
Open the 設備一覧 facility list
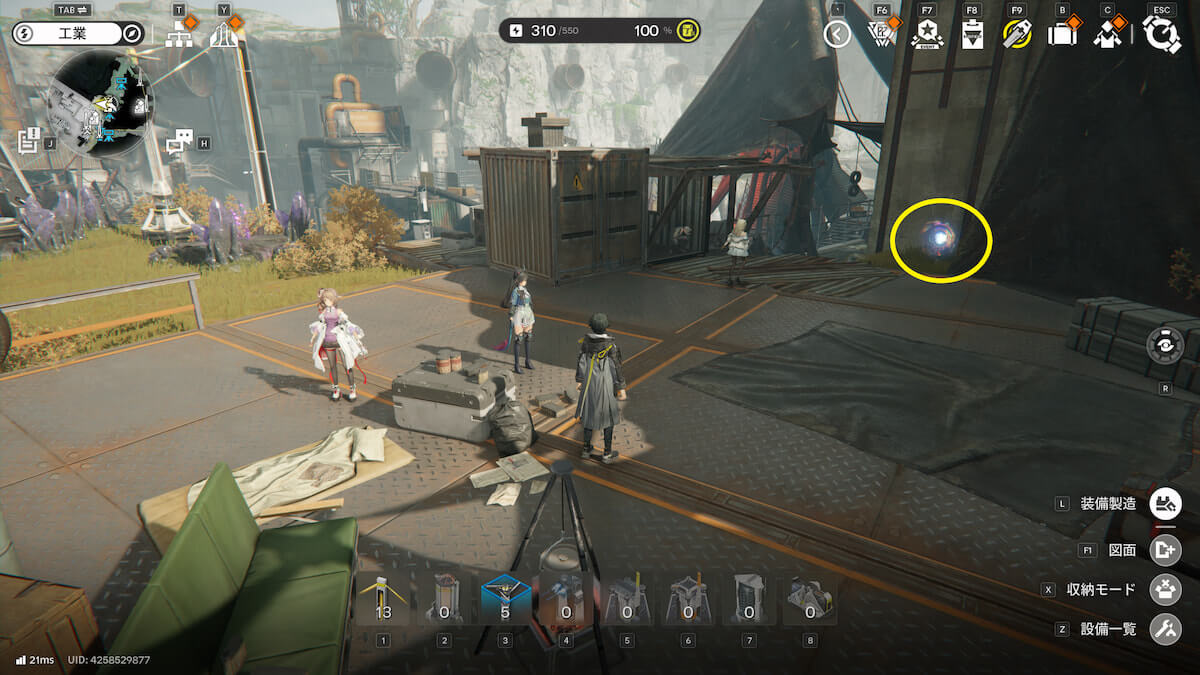[x=1165, y=629]
